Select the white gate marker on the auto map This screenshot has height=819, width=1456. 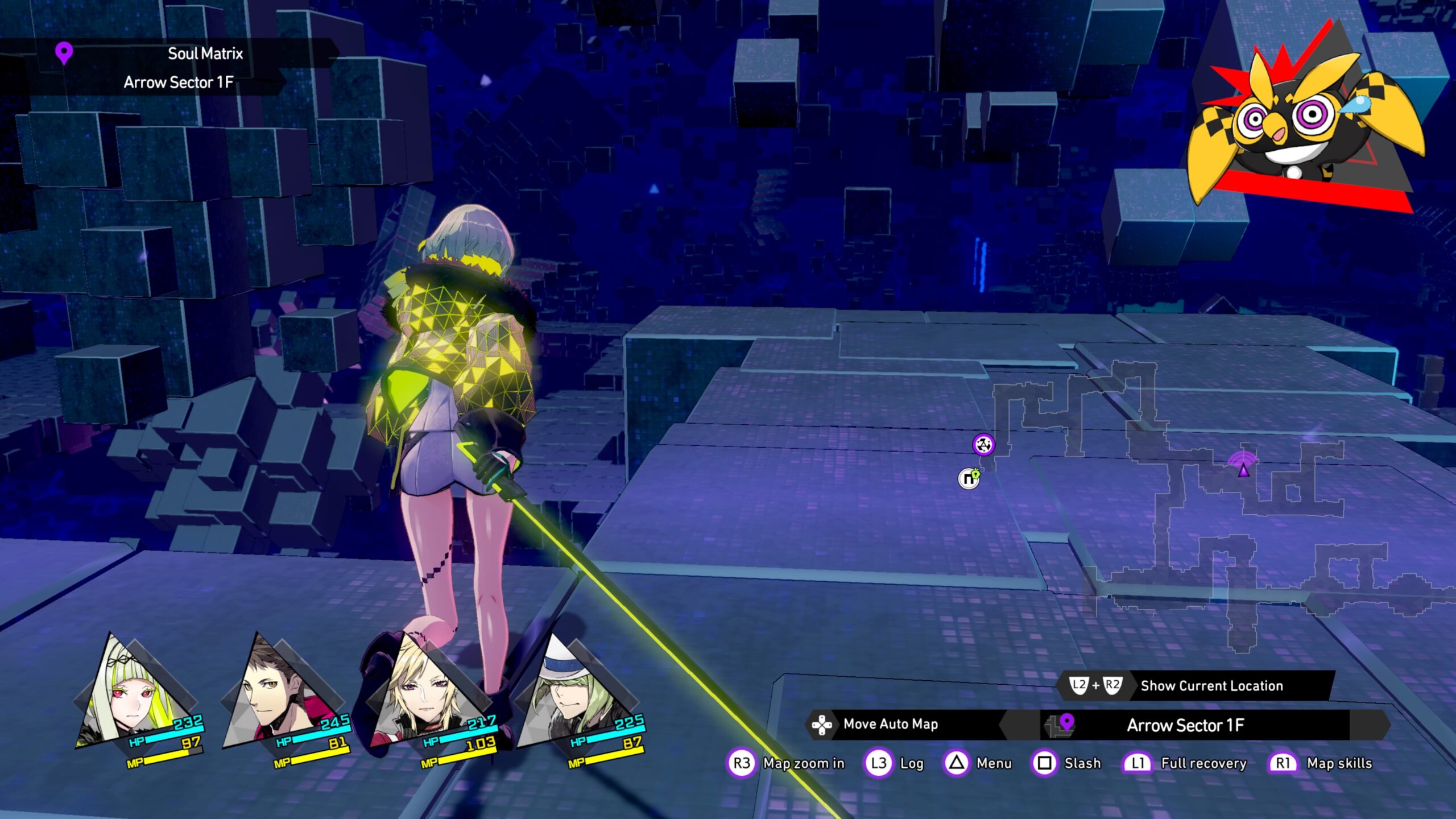click(x=969, y=479)
